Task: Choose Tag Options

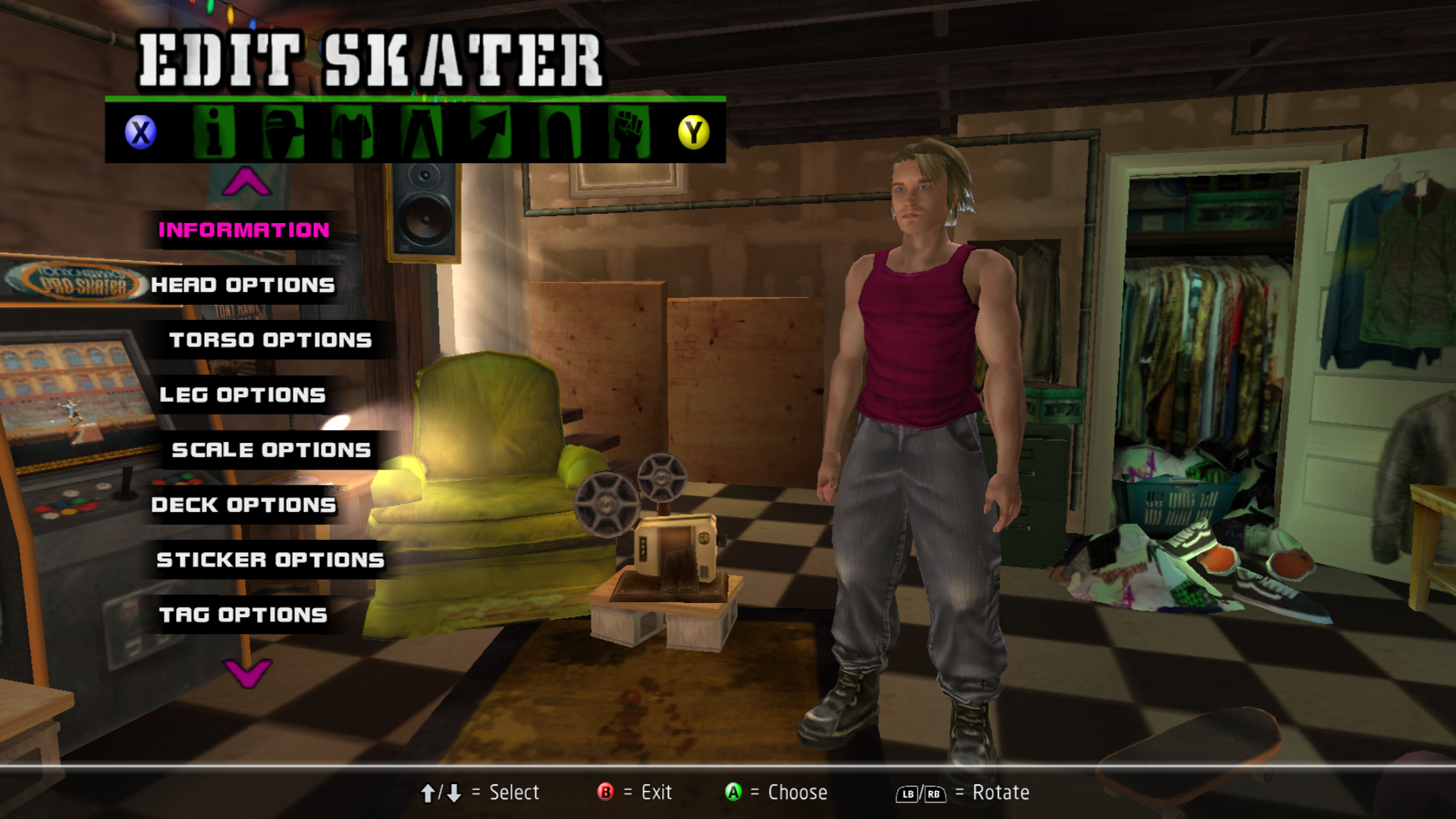Action: point(243,615)
